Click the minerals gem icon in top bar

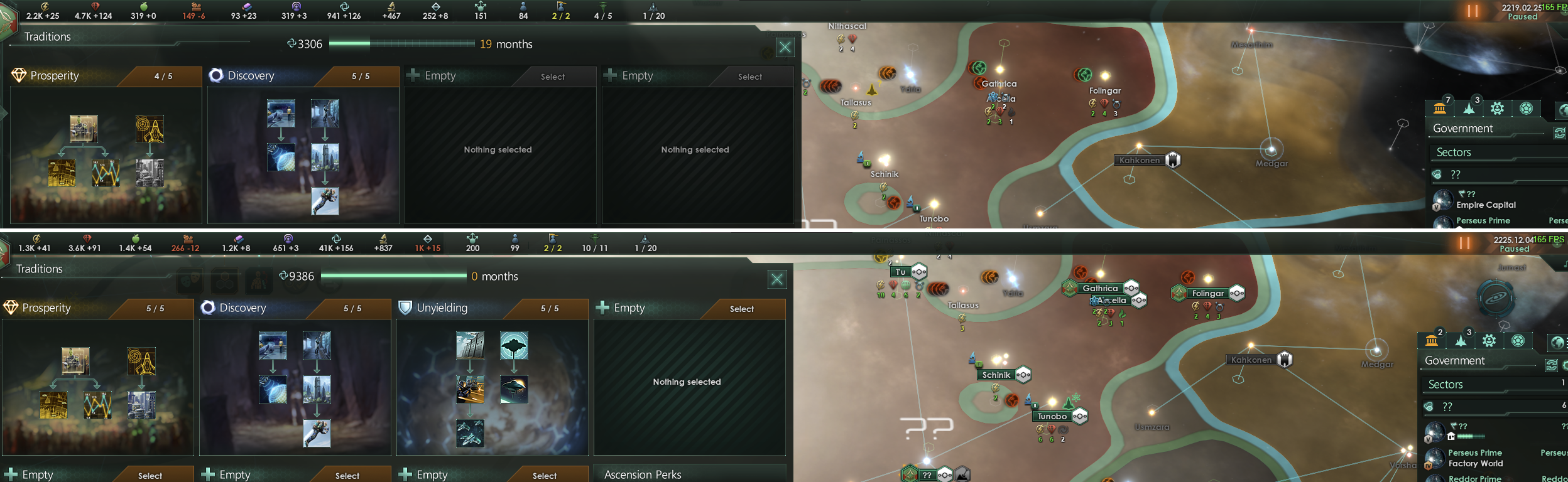coord(95,6)
